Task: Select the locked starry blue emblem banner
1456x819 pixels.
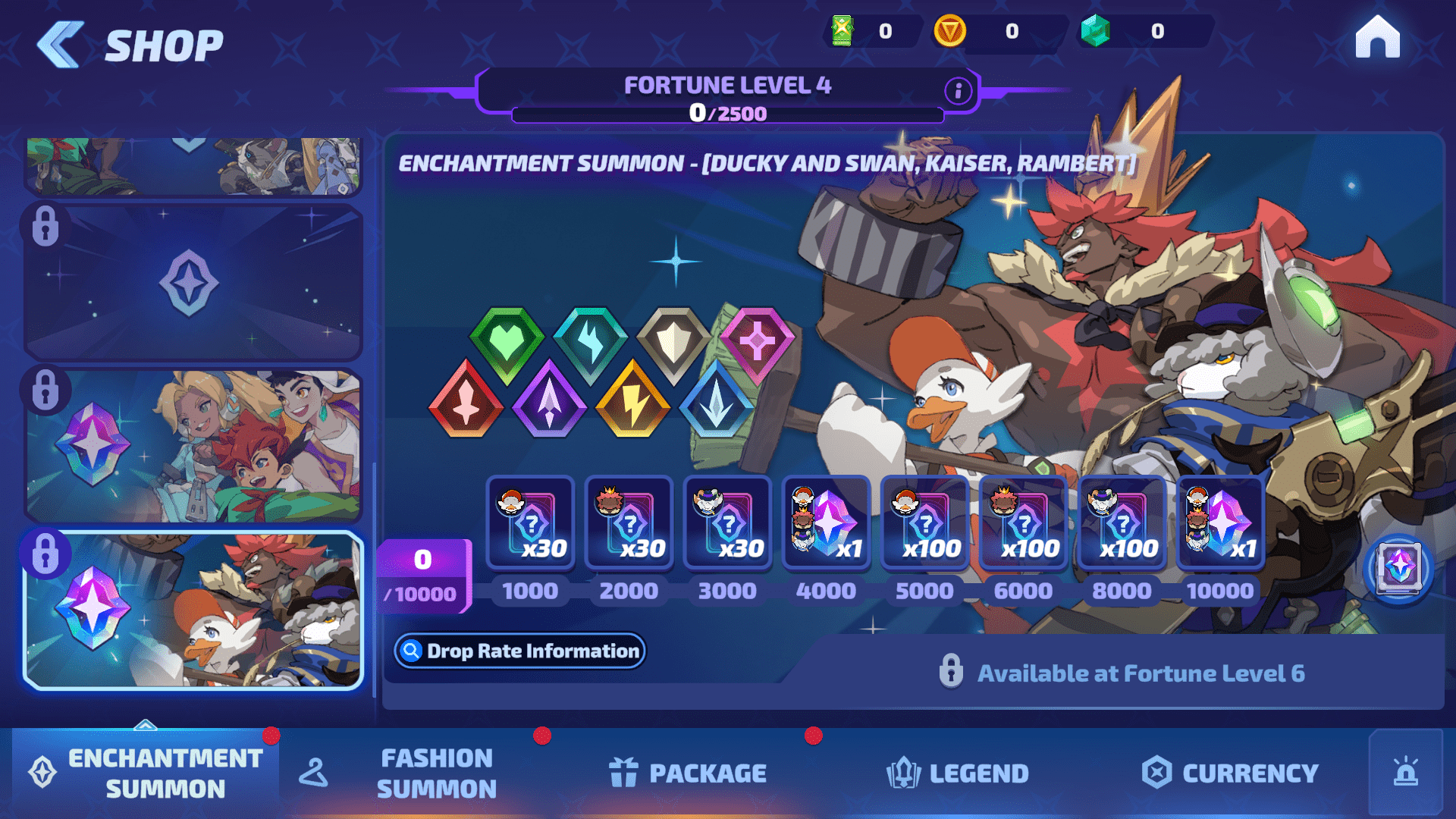Action: click(193, 282)
